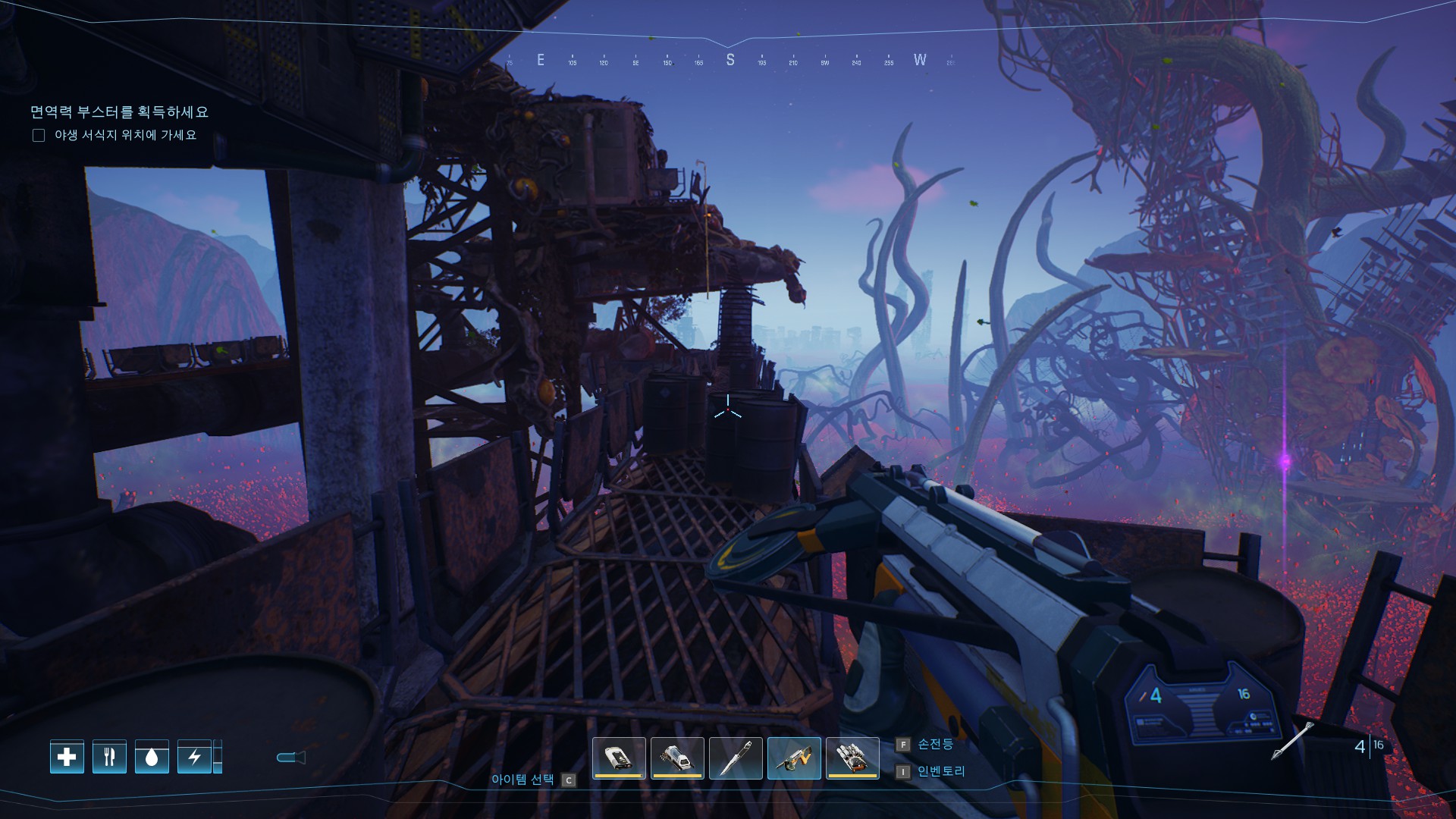Click the flashlight indicator icon
The width and height of the screenshot is (1456, 819).
(x=290, y=757)
